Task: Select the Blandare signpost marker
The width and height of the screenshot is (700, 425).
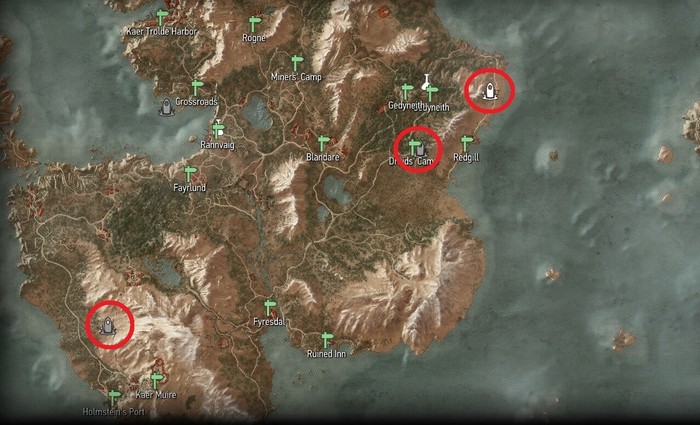Action: tap(323, 142)
